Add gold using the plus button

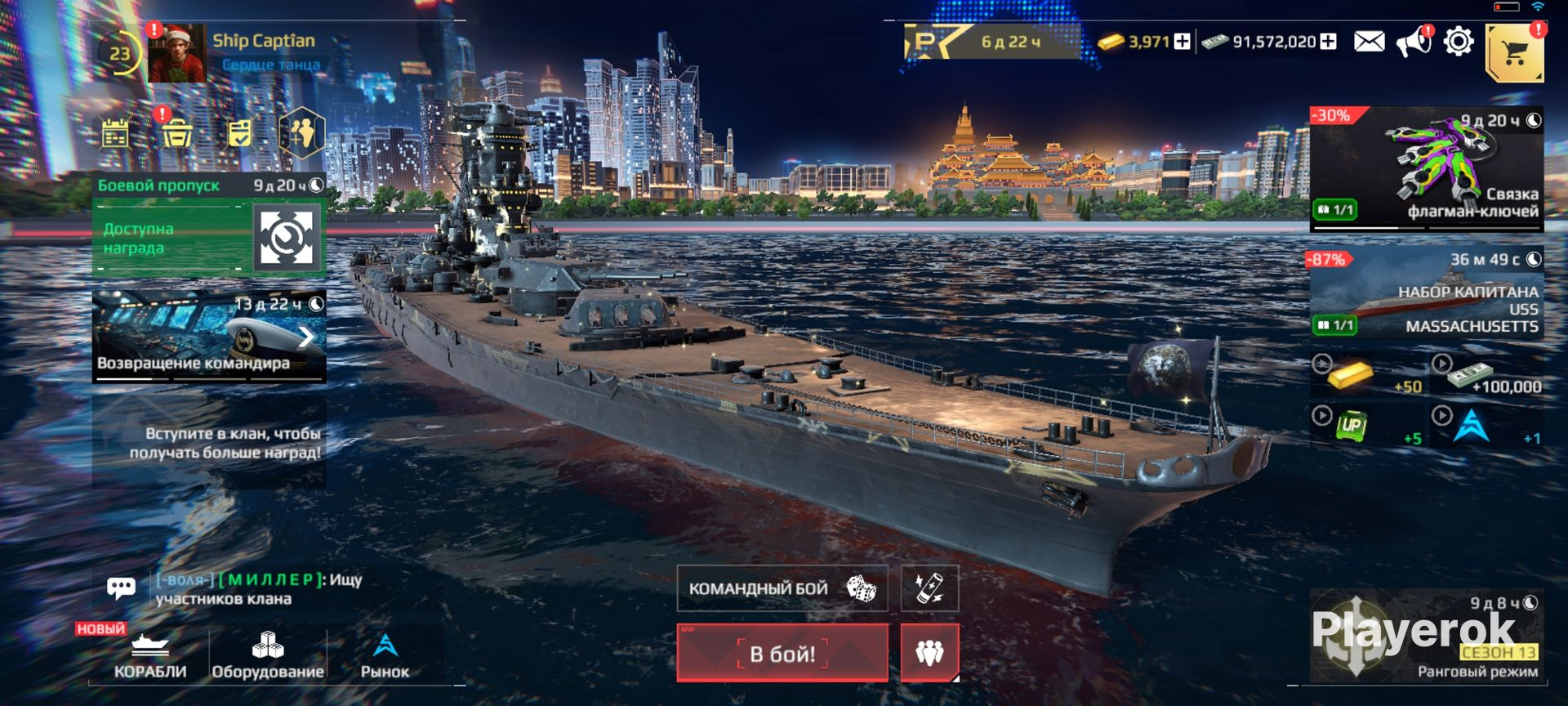pos(1182,42)
